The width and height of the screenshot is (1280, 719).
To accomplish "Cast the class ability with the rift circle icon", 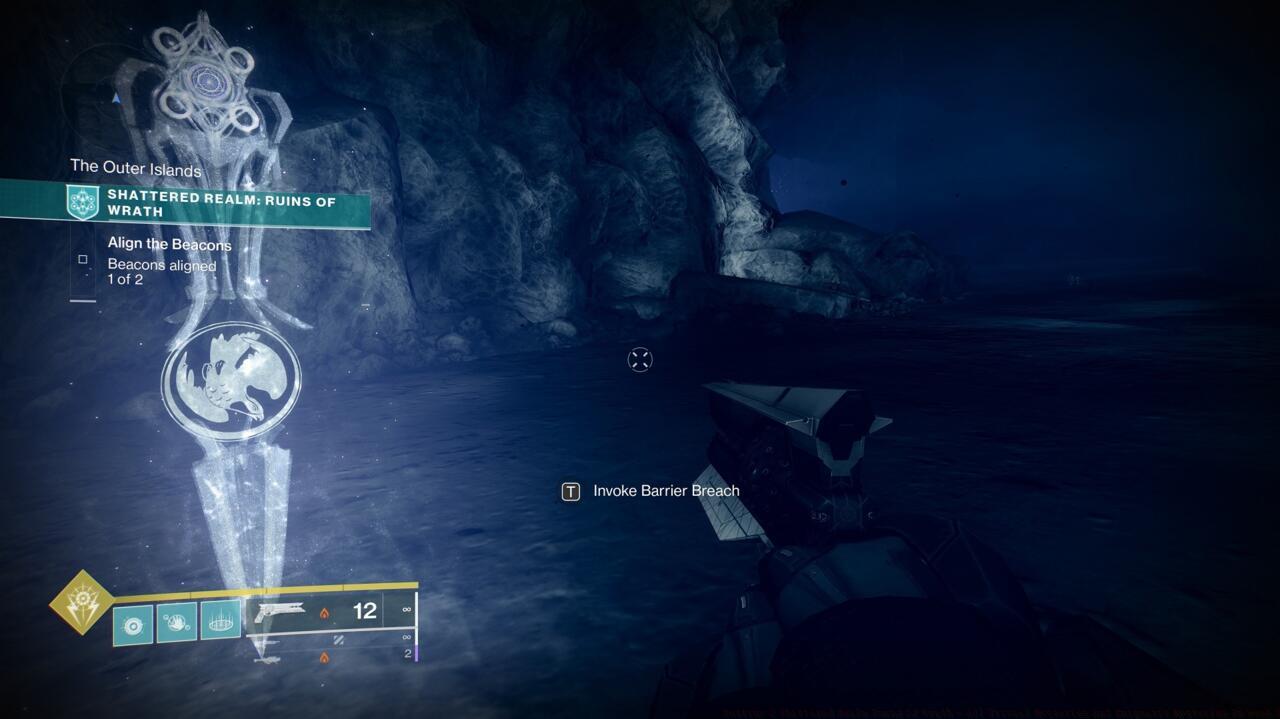I will (220, 621).
